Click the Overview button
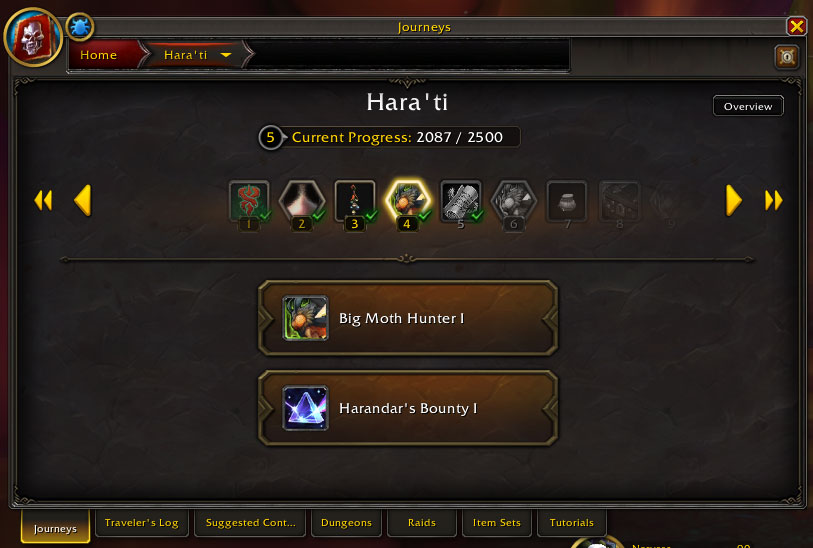 click(747, 106)
